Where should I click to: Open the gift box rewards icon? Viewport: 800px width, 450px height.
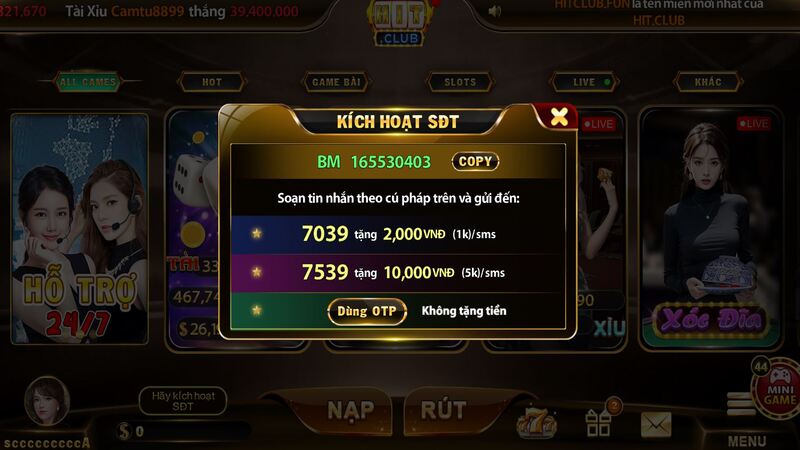tap(600, 421)
